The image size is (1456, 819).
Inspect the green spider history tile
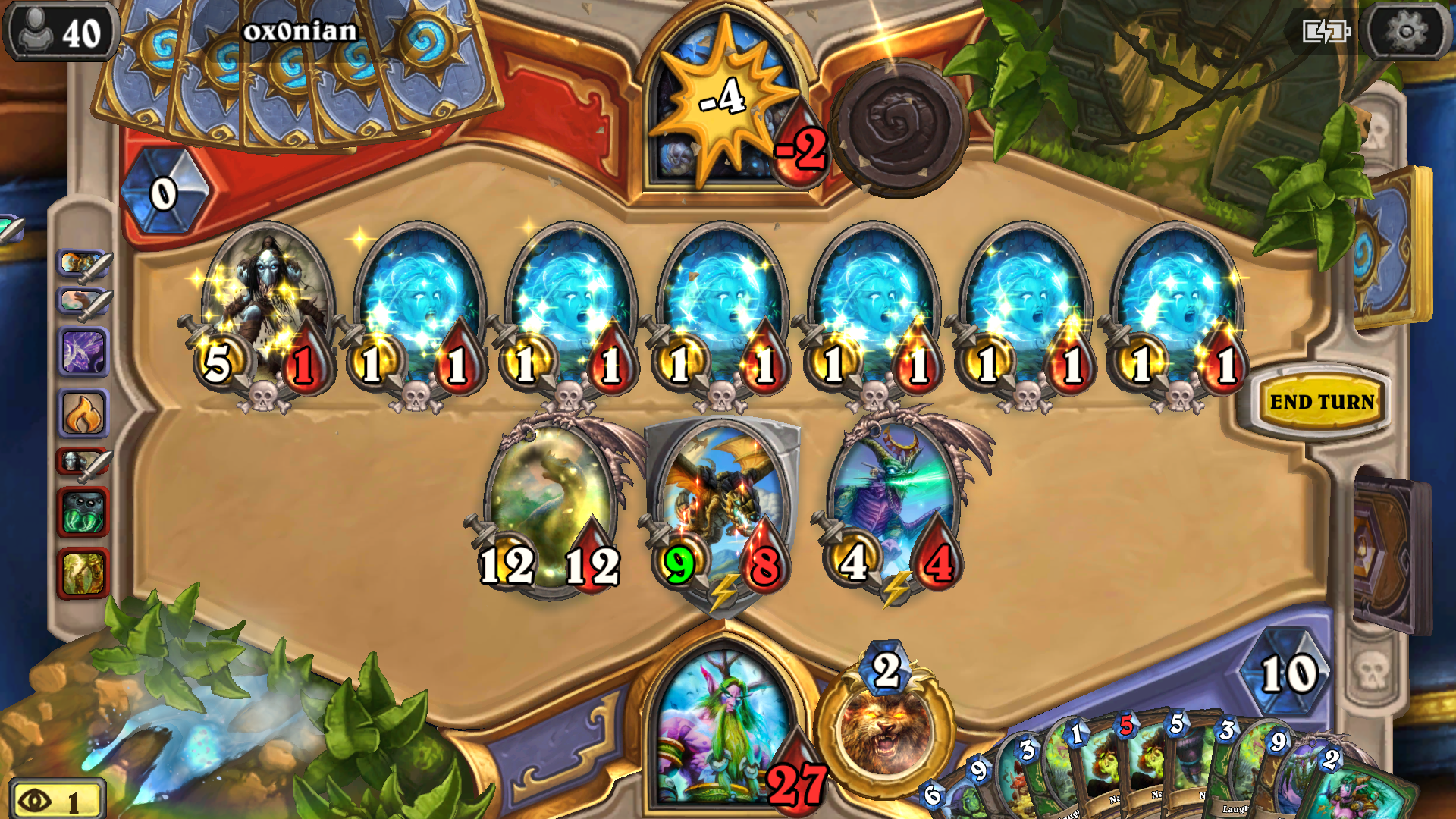[x=83, y=513]
